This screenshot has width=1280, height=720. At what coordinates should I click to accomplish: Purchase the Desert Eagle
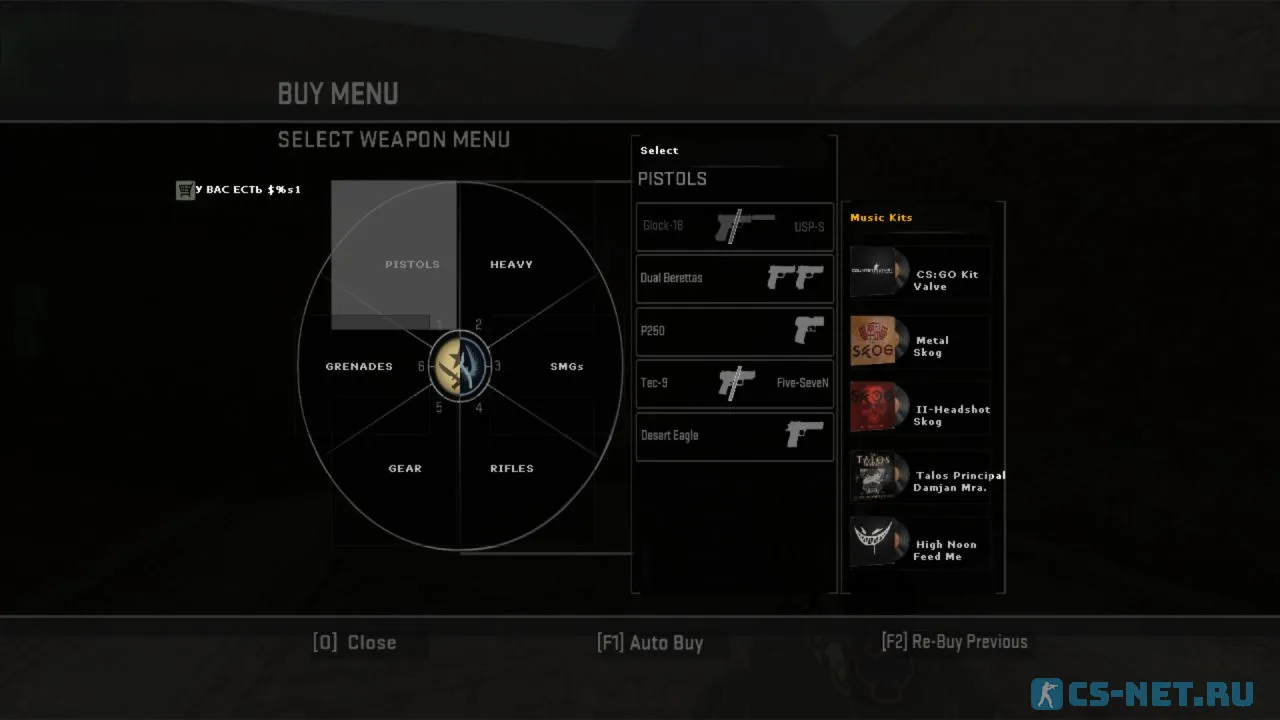pyautogui.click(x=735, y=436)
